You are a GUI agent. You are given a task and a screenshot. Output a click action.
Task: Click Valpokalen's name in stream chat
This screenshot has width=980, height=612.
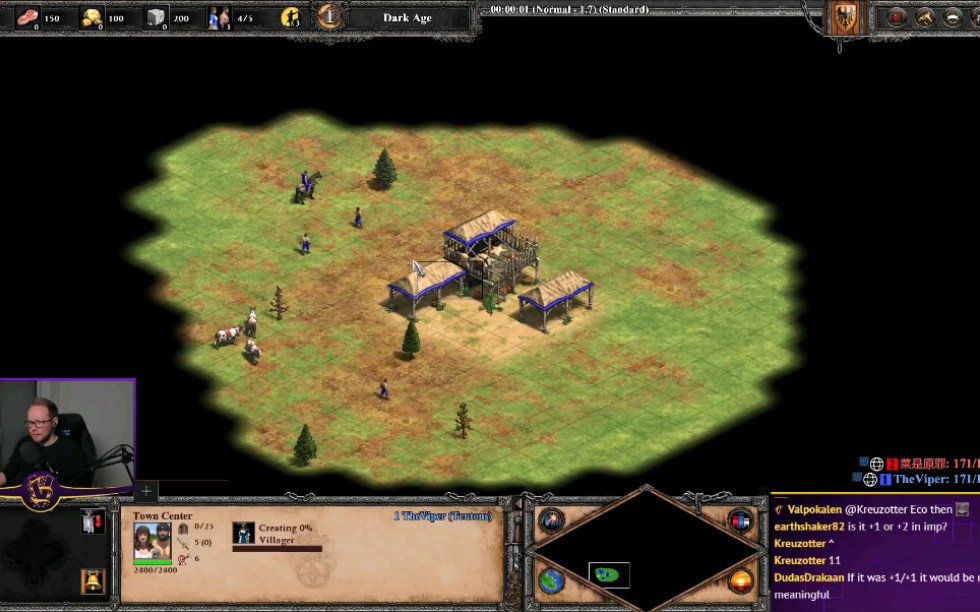[x=815, y=509]
